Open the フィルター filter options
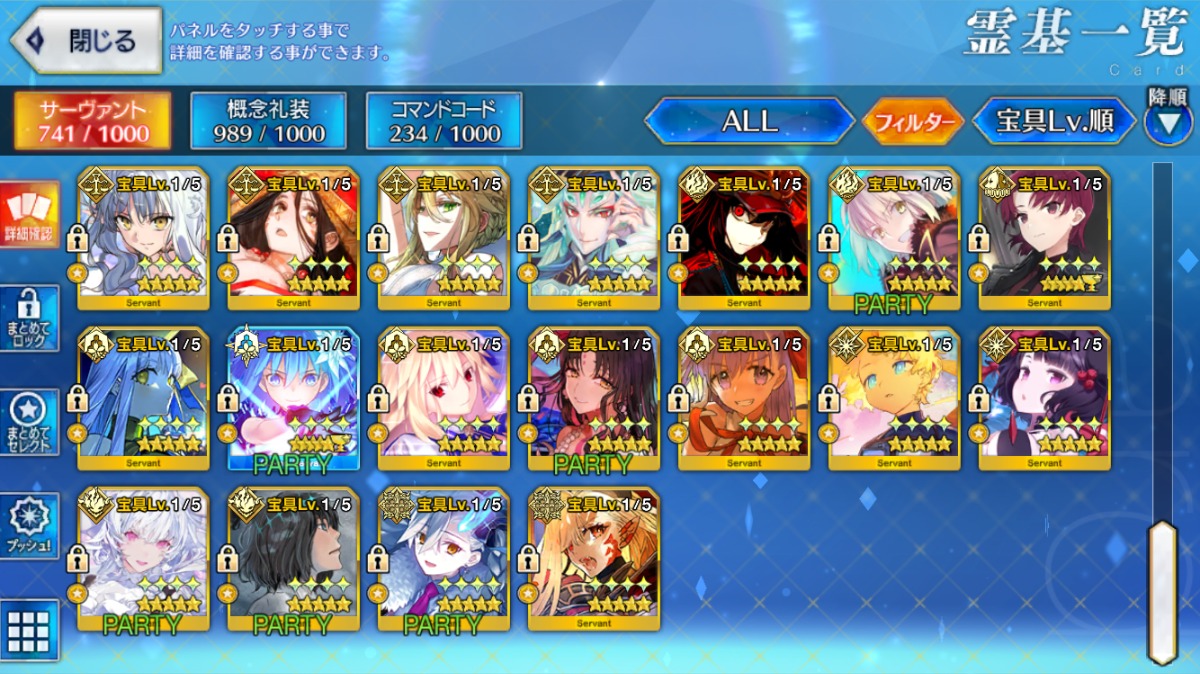The width and height of the screenshot is (1200, 674). click(912, 122)
